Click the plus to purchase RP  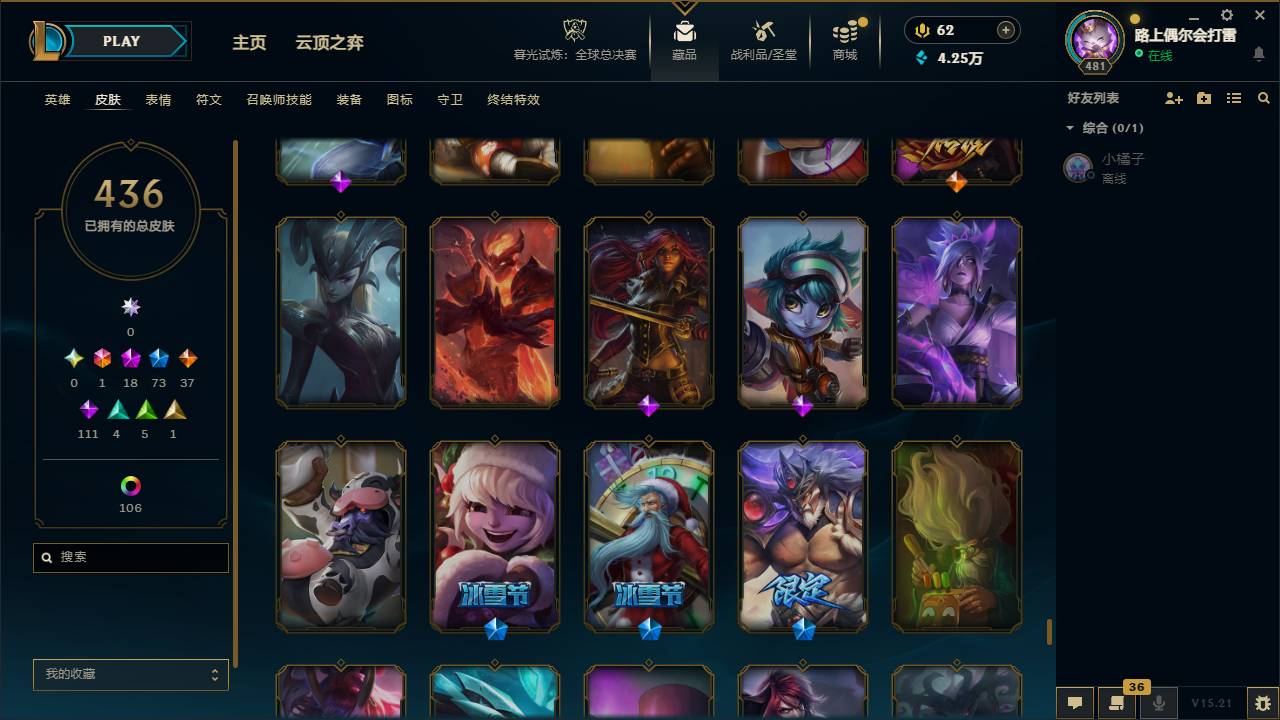[x=1008, y=30]
